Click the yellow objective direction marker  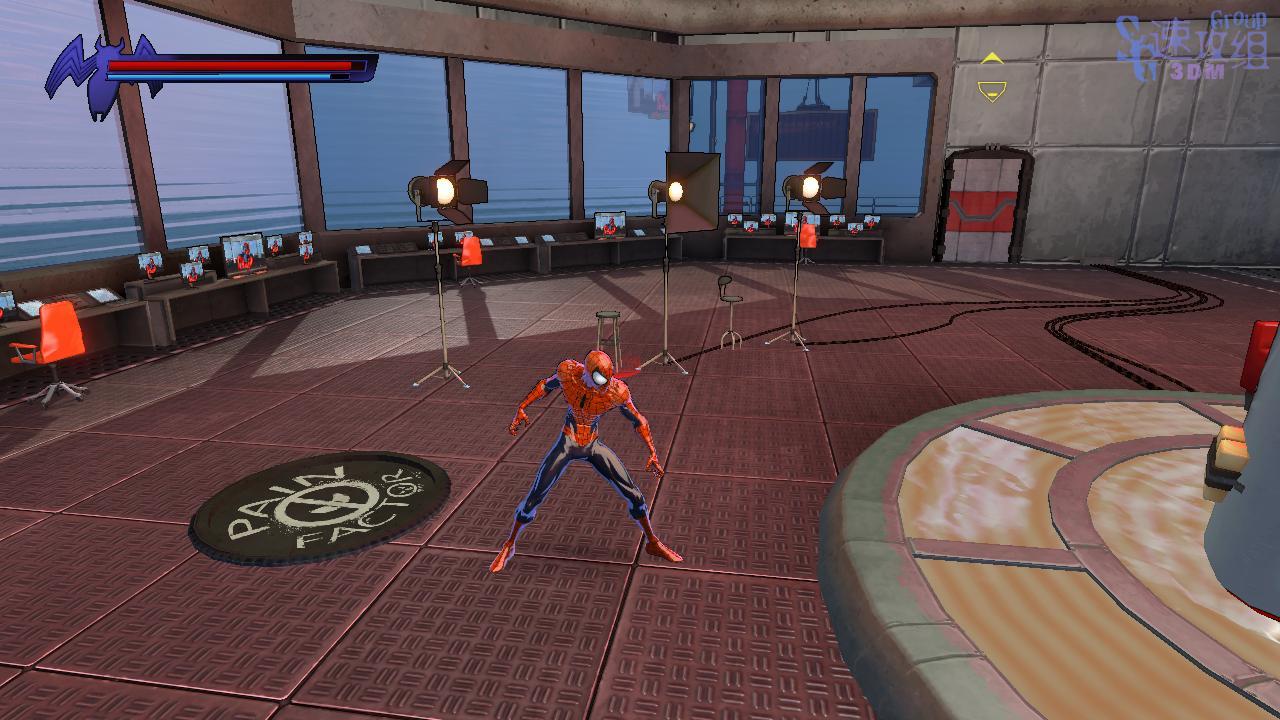tap(991, 77)
